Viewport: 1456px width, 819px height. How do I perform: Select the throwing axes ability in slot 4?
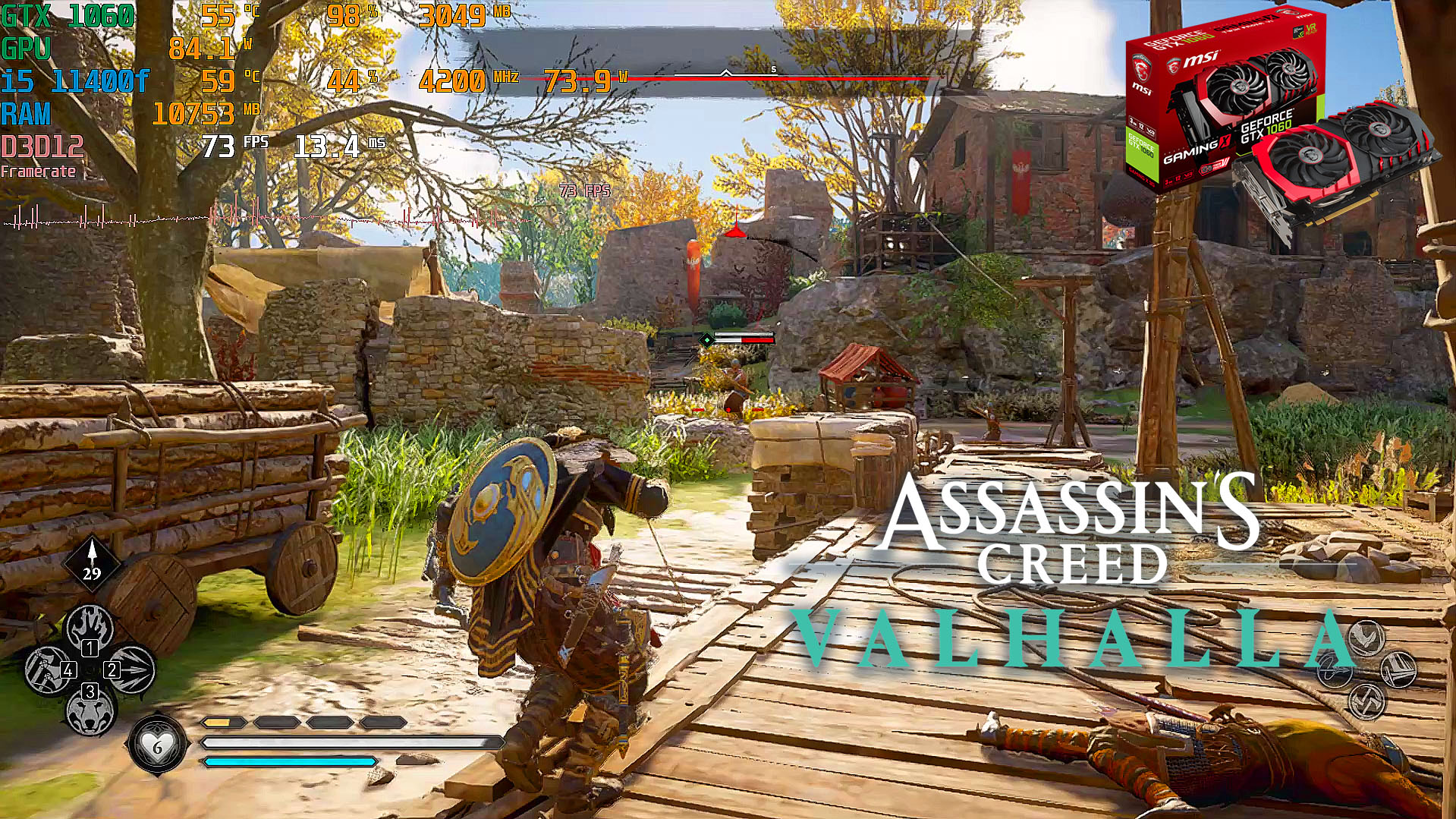point(49,669)
